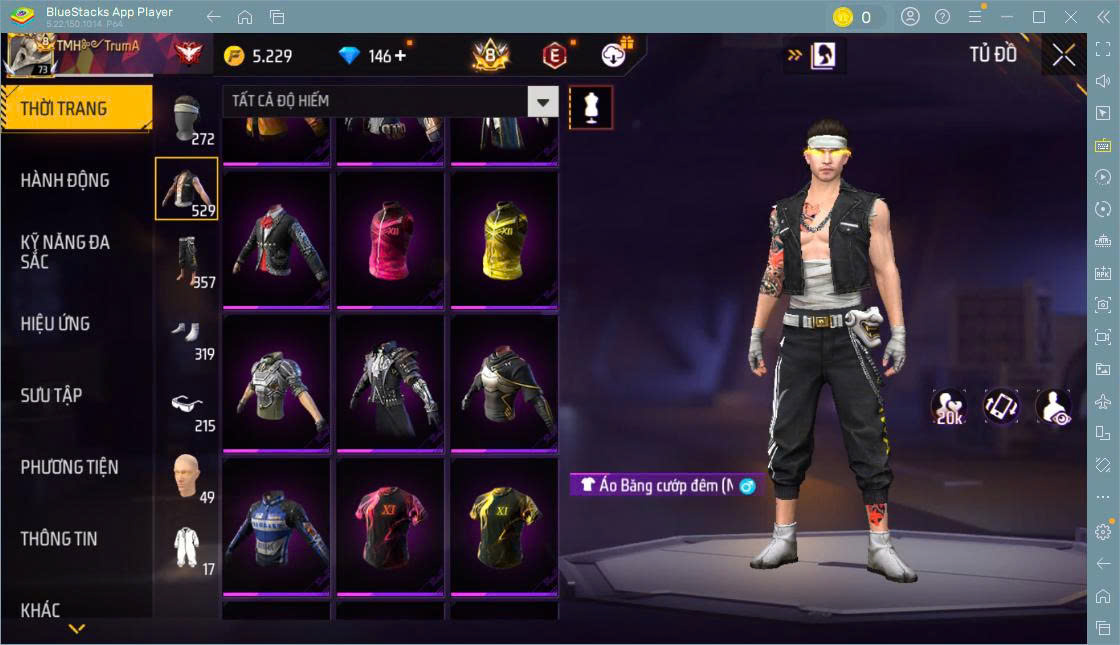Click the mannequin preview button
The image size is (1120, 645).
pos(591,107)
